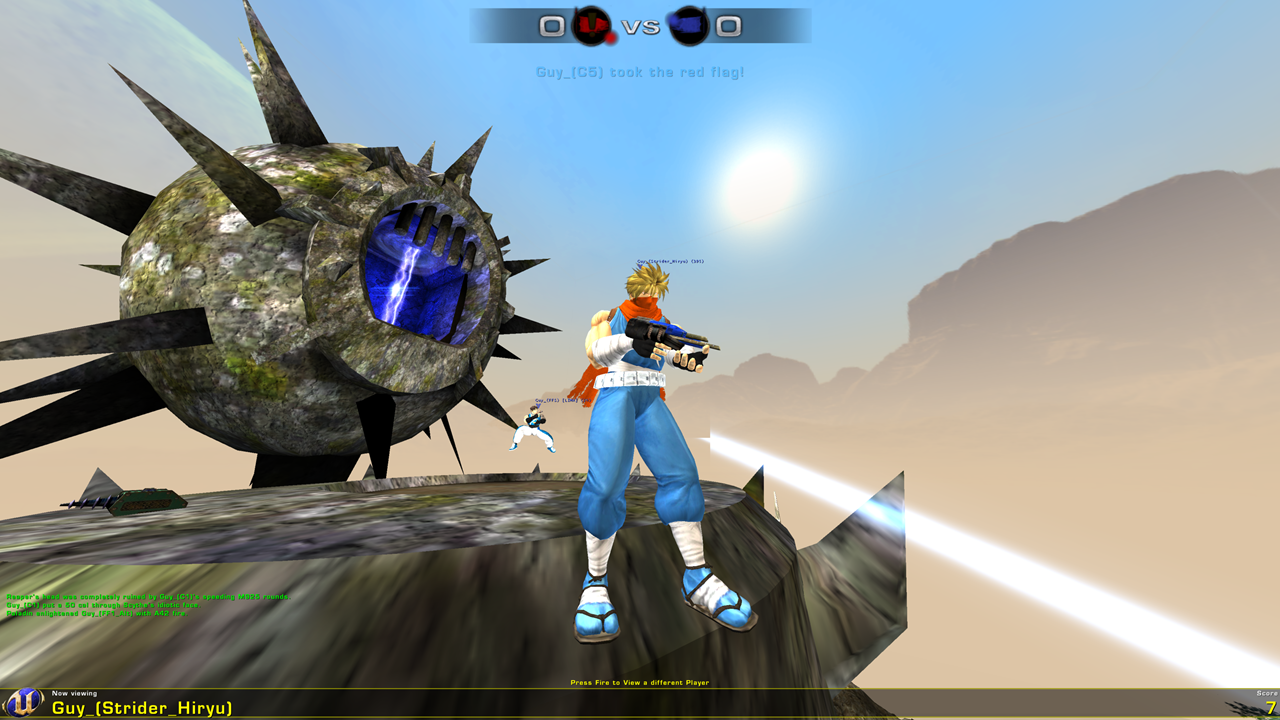Click the Paladin kill message line
The image size is (1280, 720).
[x=97, y=613]
